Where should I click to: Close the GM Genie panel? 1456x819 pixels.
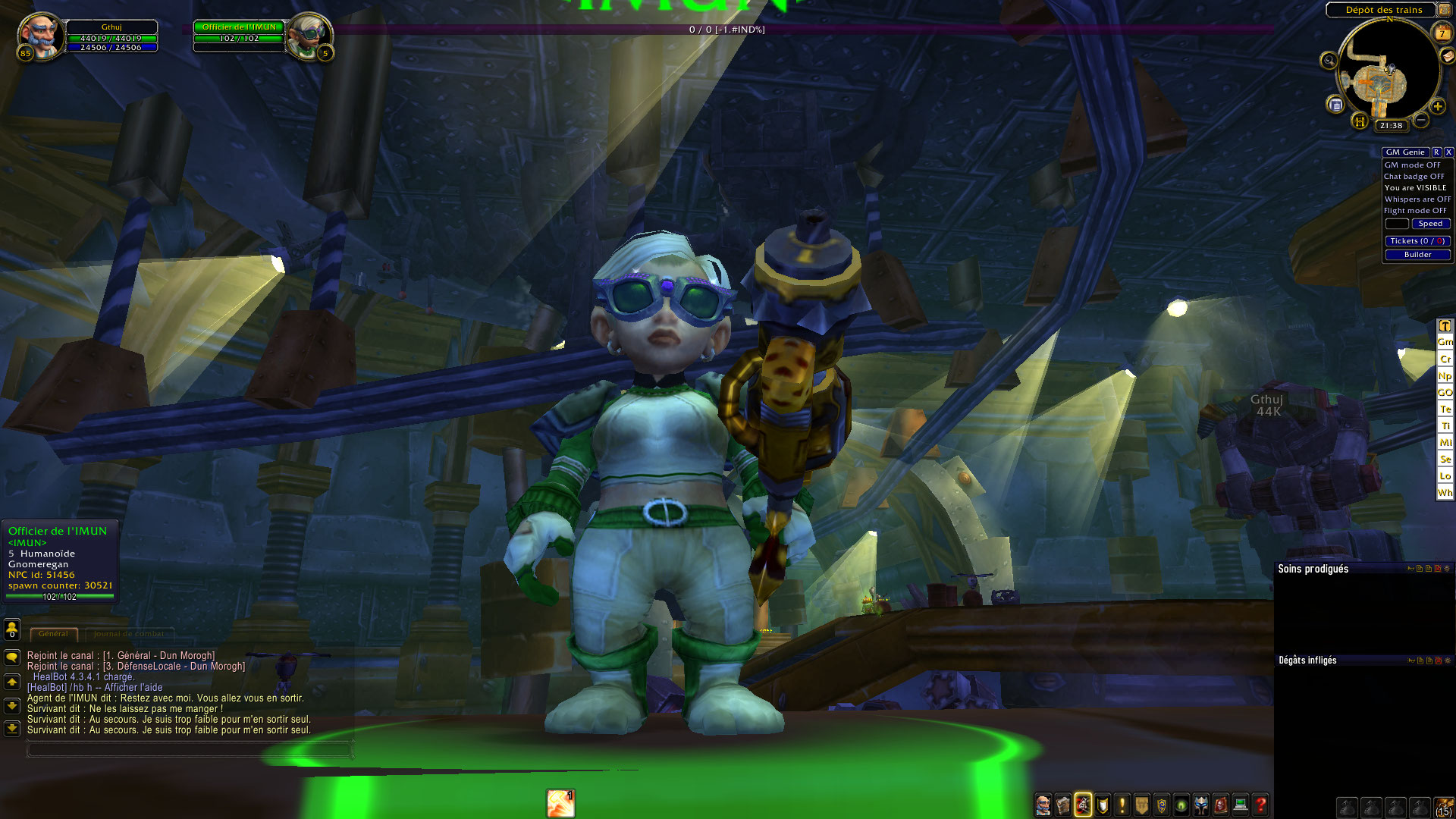[1448, 152]
